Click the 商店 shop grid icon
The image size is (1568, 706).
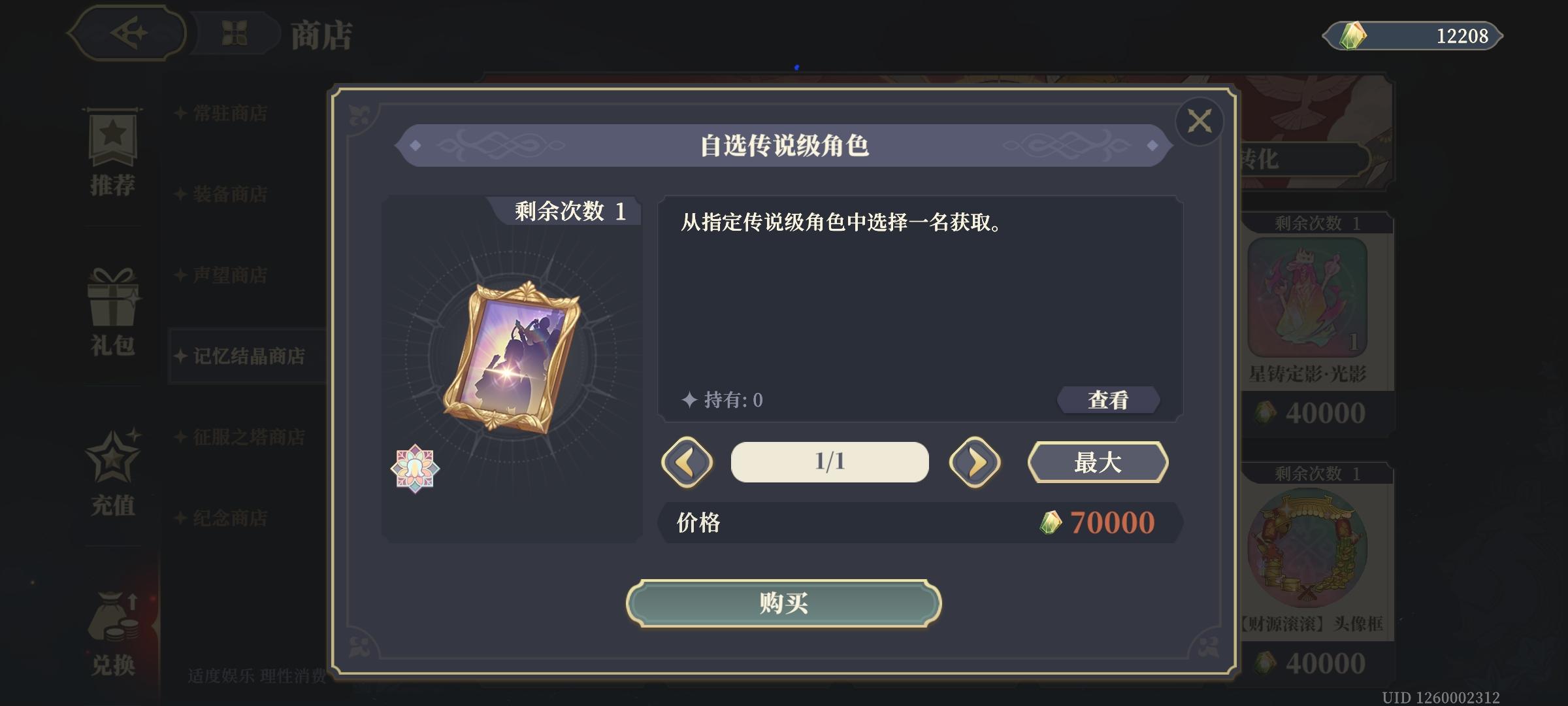[x=235, y=33]
